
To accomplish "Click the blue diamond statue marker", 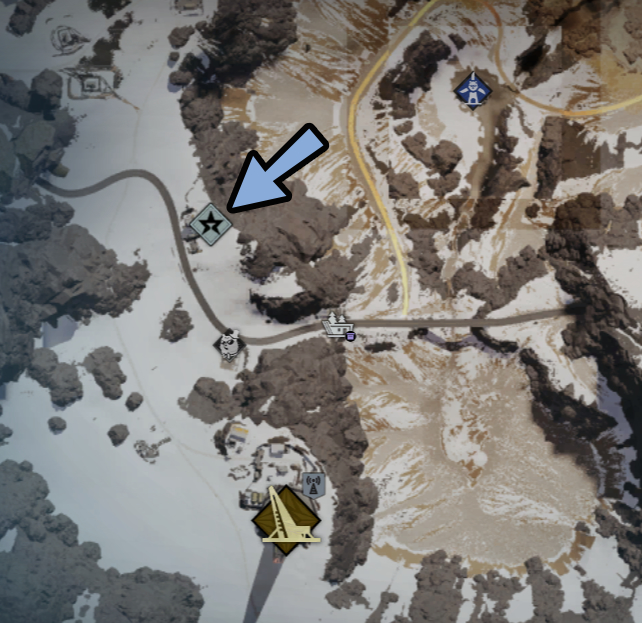I will (x=472, y=90).
